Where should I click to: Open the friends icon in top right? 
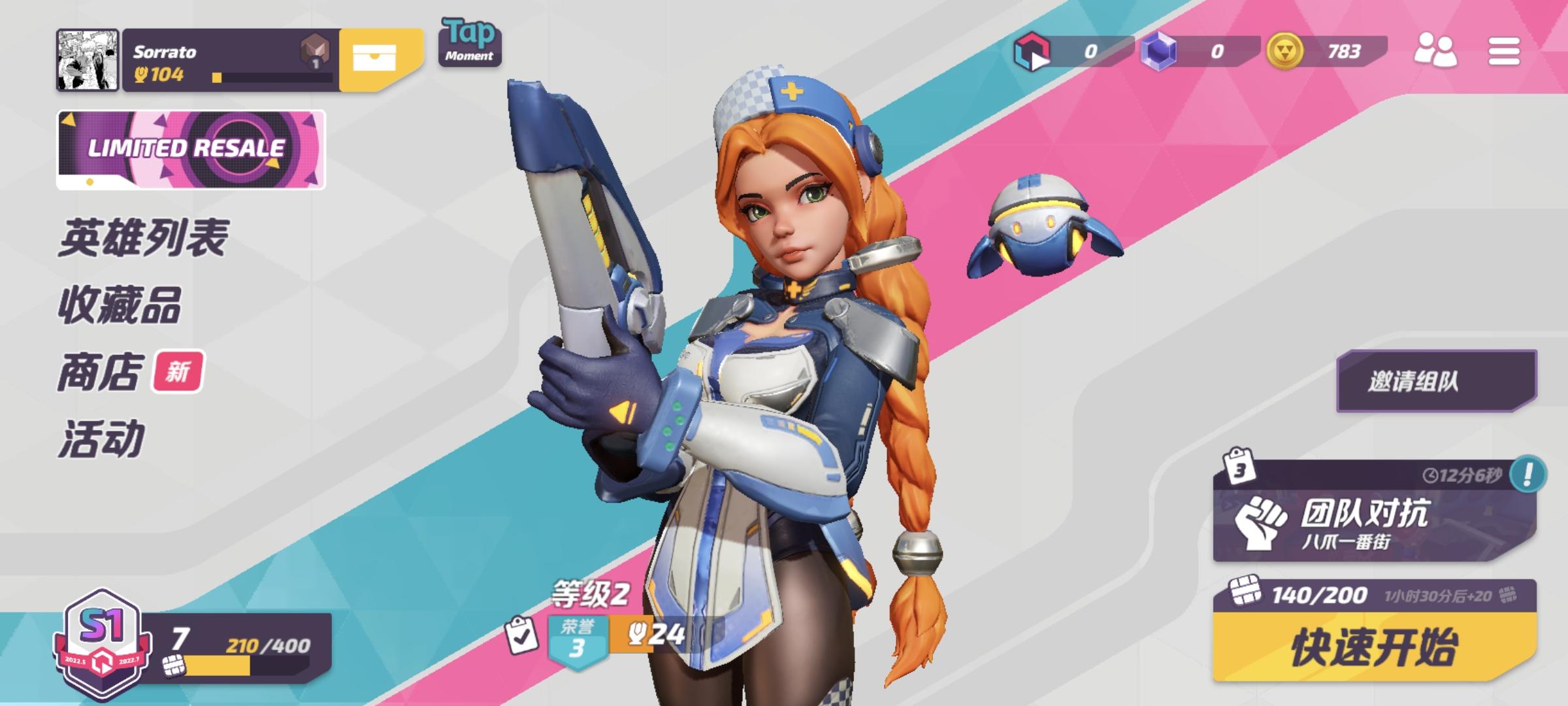[1435, 51]
